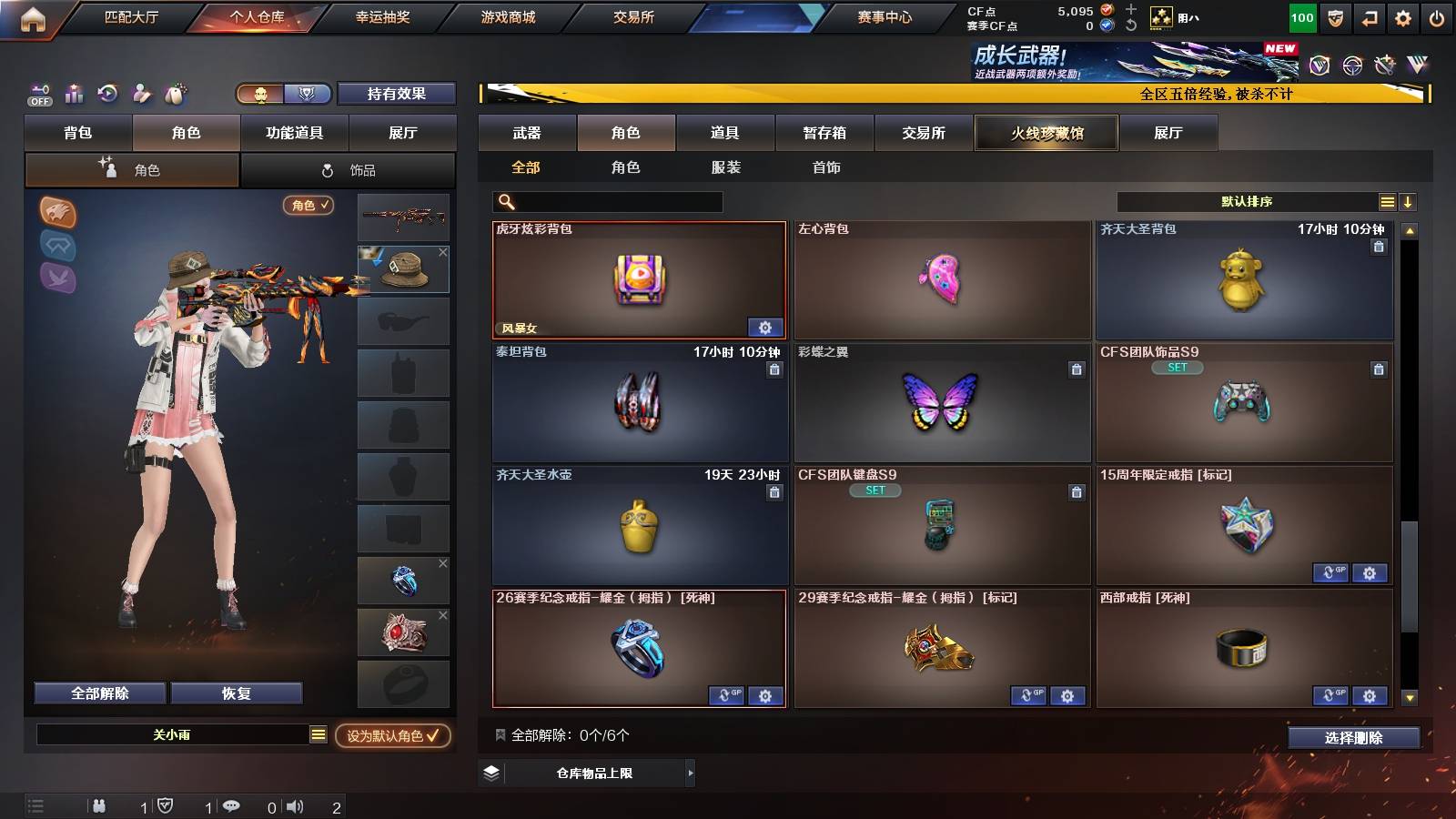Click the ranking stats icon in left toolbar
The width and height of the screenshot is (1456, 819).
pyautogui.click(x=73, y=93)
